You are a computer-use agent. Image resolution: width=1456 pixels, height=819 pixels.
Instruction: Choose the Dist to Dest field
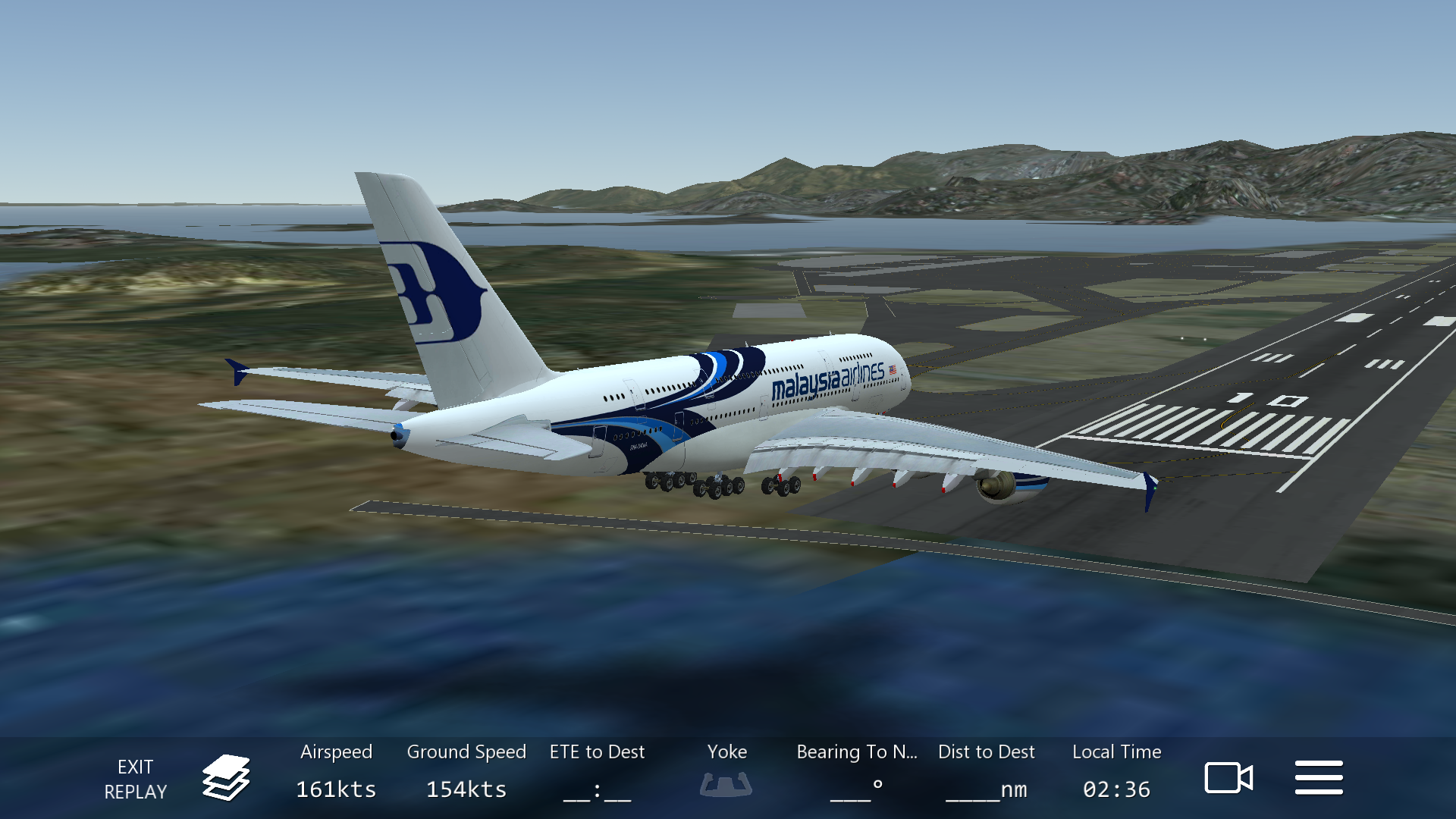click(x=986, y=772)
